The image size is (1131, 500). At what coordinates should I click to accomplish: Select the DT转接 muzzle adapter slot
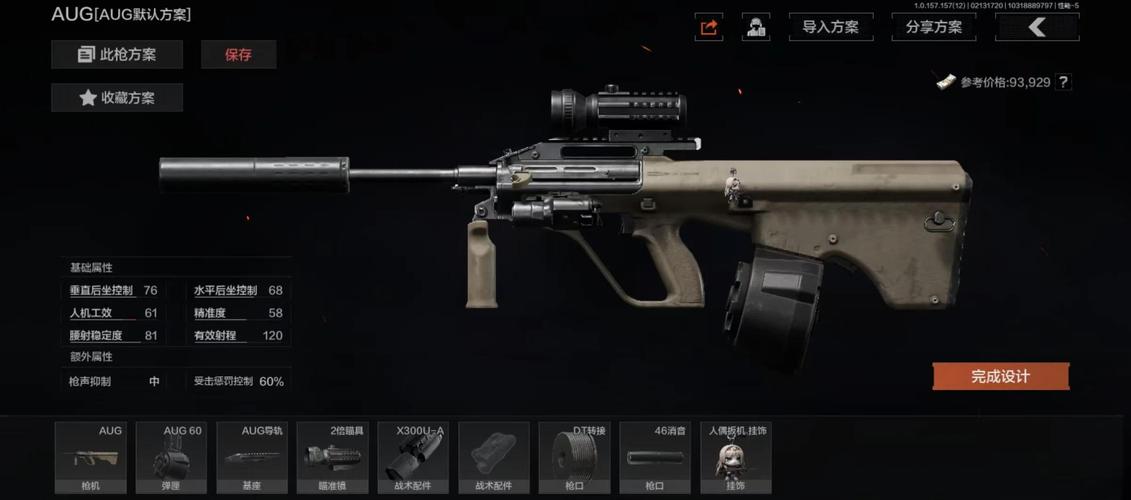click(574, 457)
